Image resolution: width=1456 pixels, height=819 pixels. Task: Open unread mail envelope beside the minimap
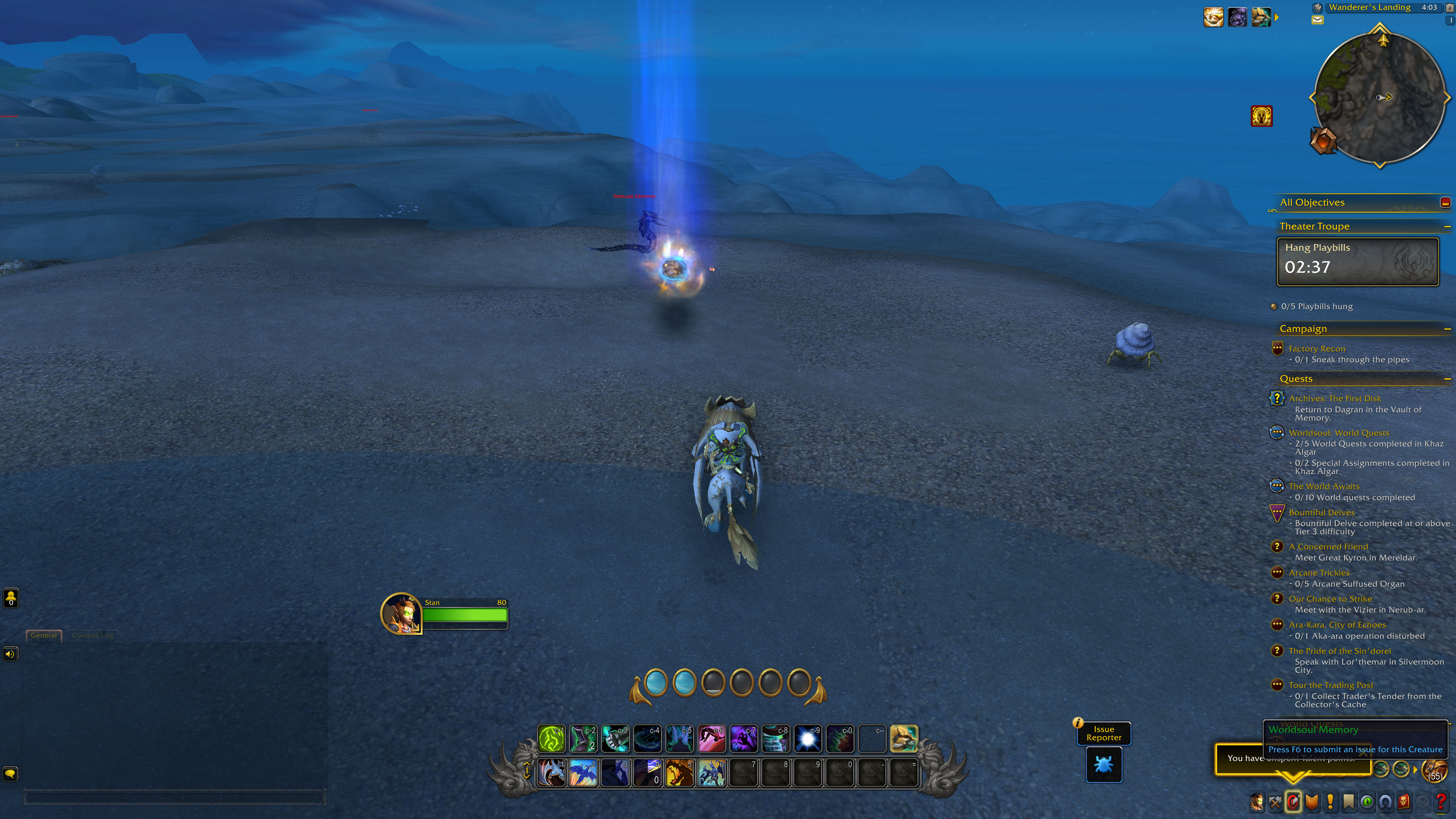pyautogui.click(x=1317, y=20)
